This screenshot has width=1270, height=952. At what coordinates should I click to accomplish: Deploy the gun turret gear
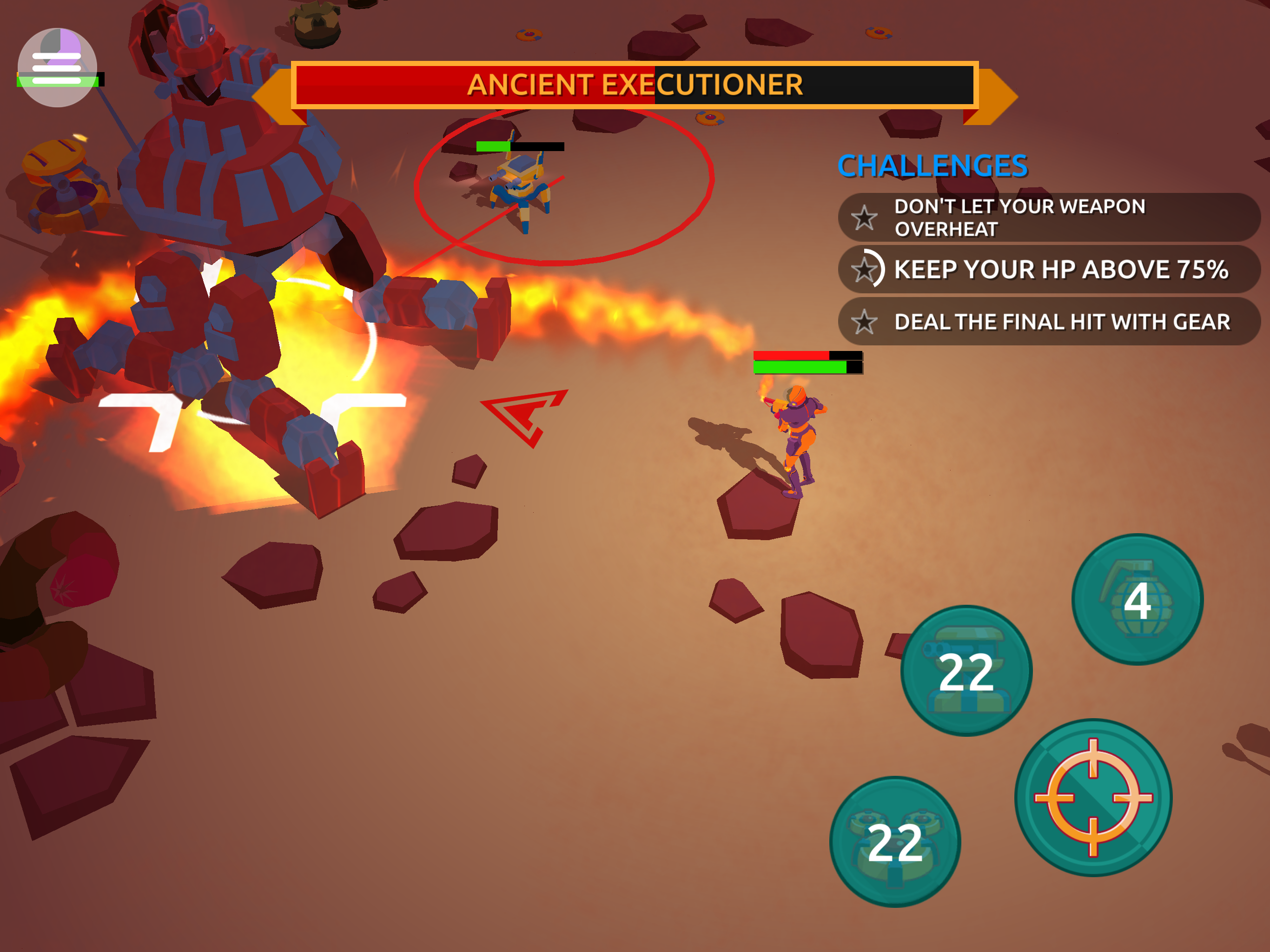tap(966, 671)
